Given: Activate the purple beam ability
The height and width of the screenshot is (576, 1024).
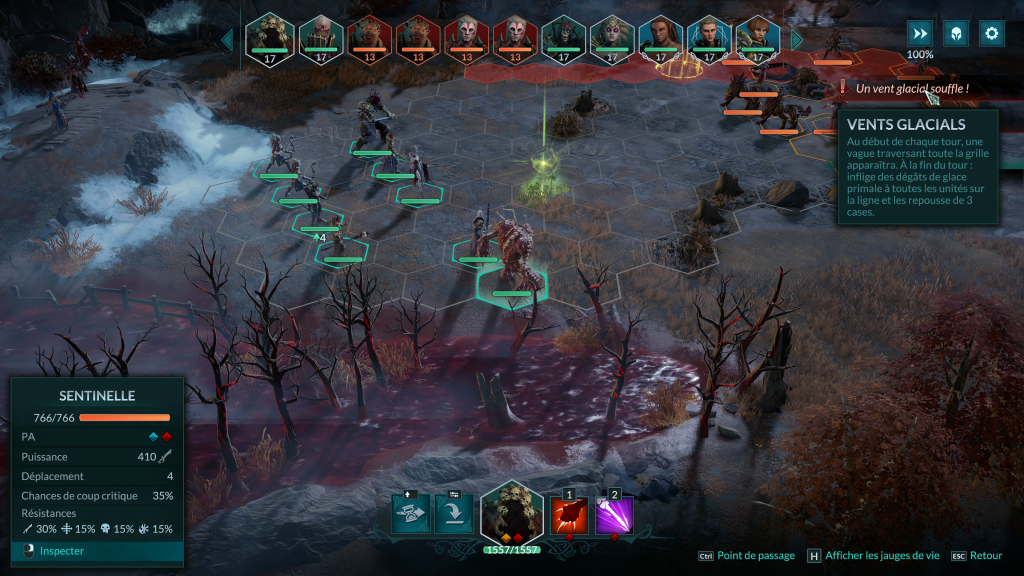Looking at the screenshot, I should [615, 516].
